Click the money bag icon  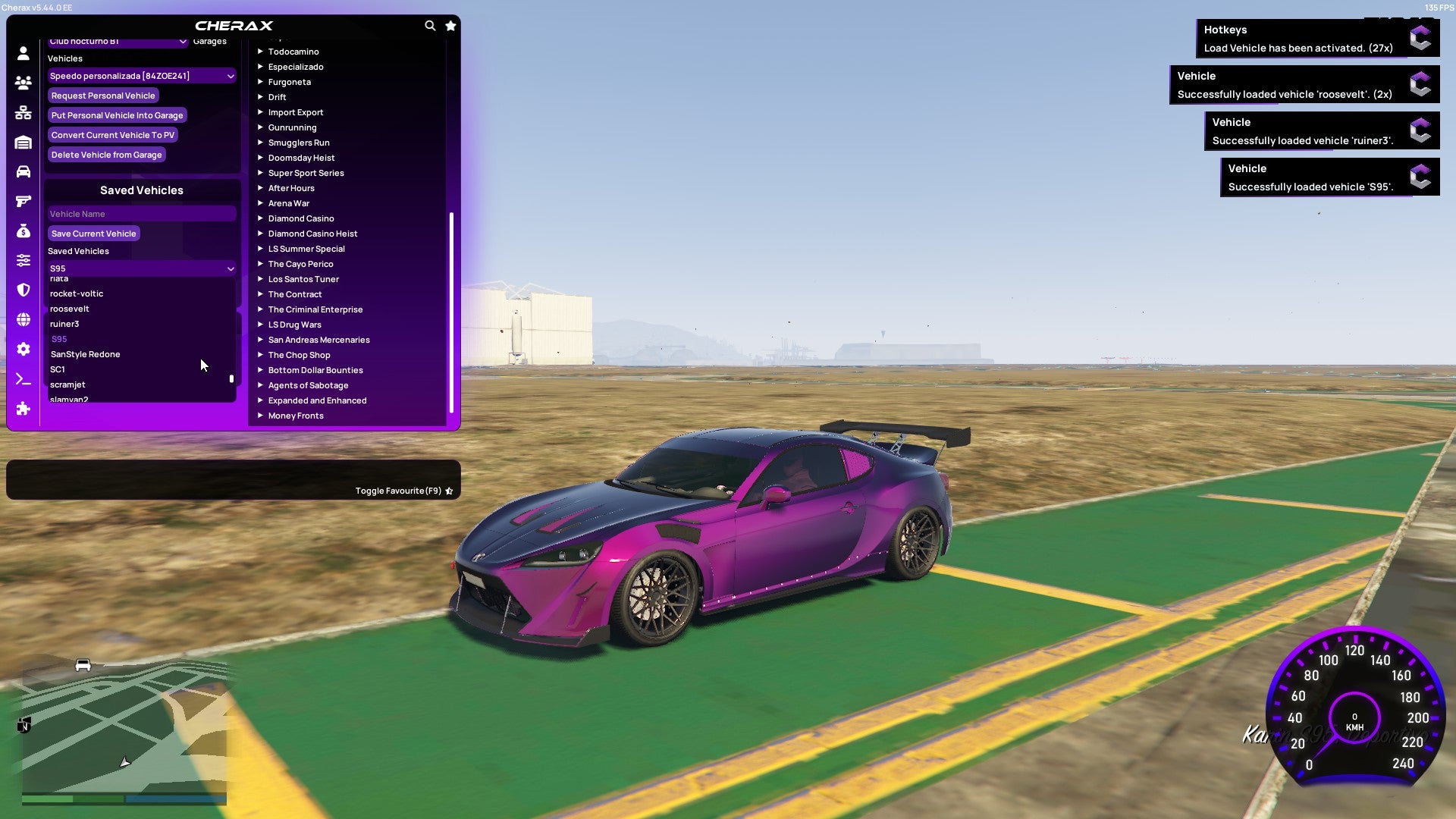pos(23,231)
